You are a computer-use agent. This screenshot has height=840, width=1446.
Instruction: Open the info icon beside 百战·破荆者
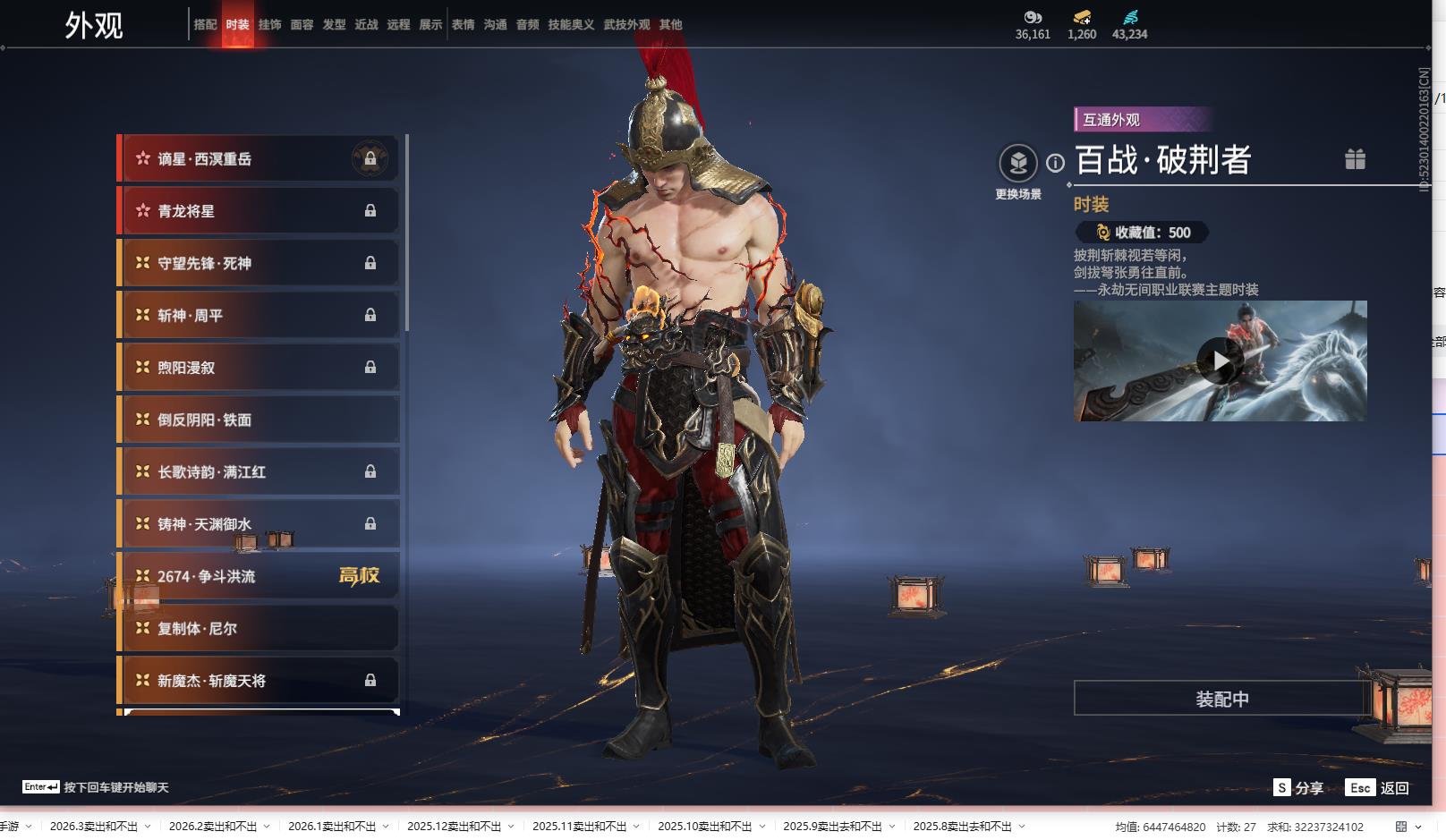pyautogui.click(x=1056, y=163)
